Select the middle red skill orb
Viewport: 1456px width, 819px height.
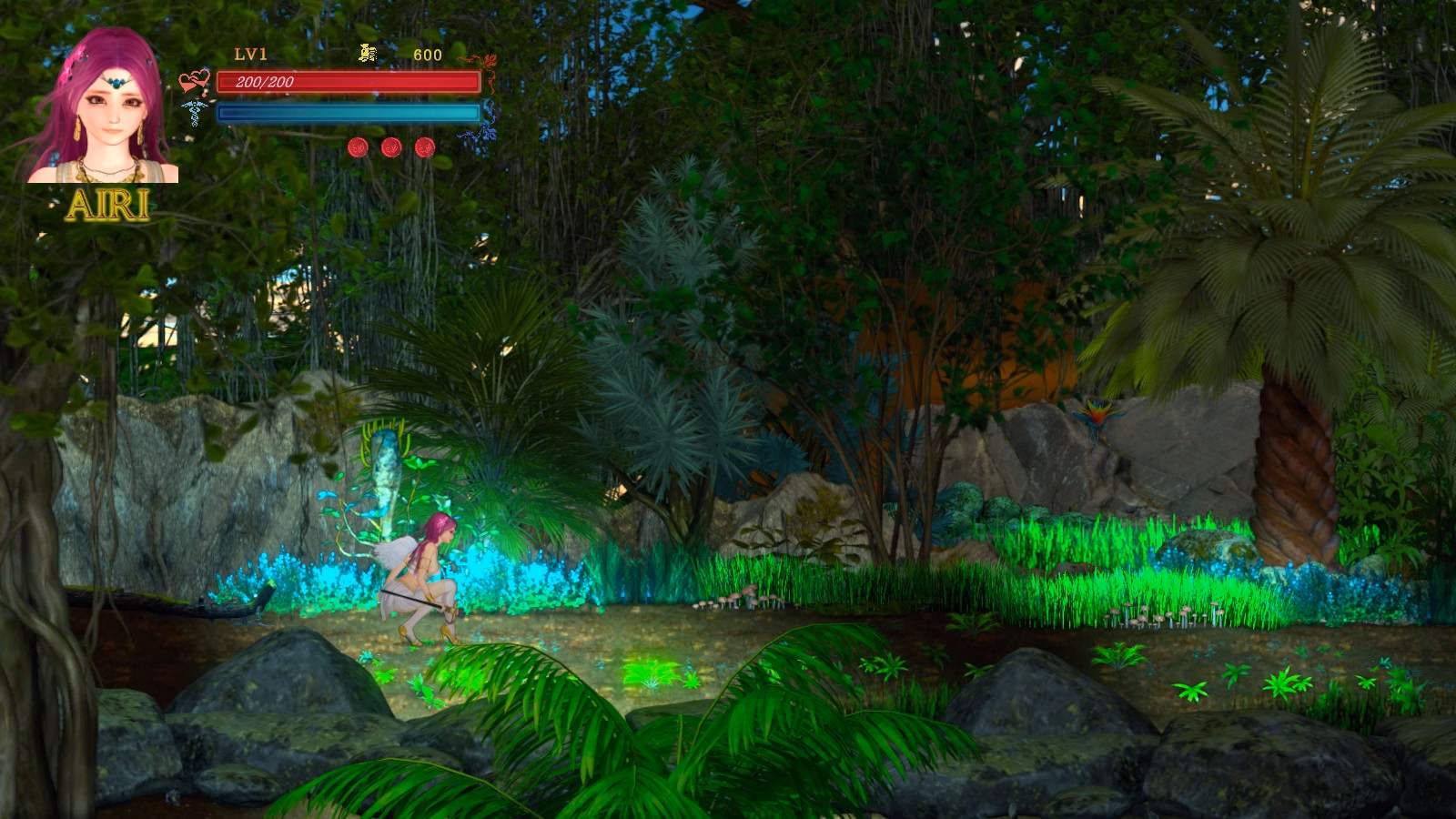coord(391,148)
